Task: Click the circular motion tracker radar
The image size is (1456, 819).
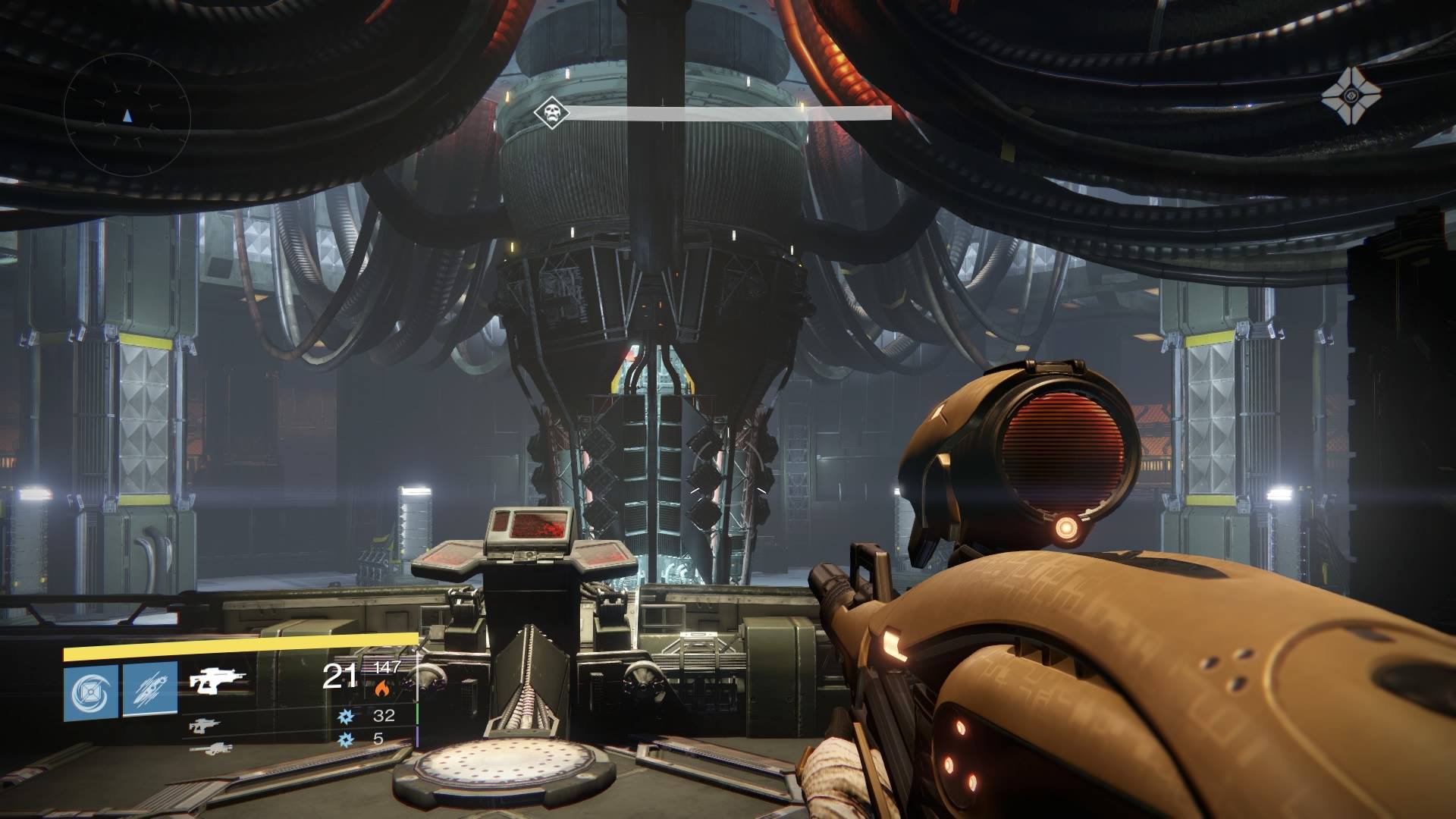Action: (127, 116)
